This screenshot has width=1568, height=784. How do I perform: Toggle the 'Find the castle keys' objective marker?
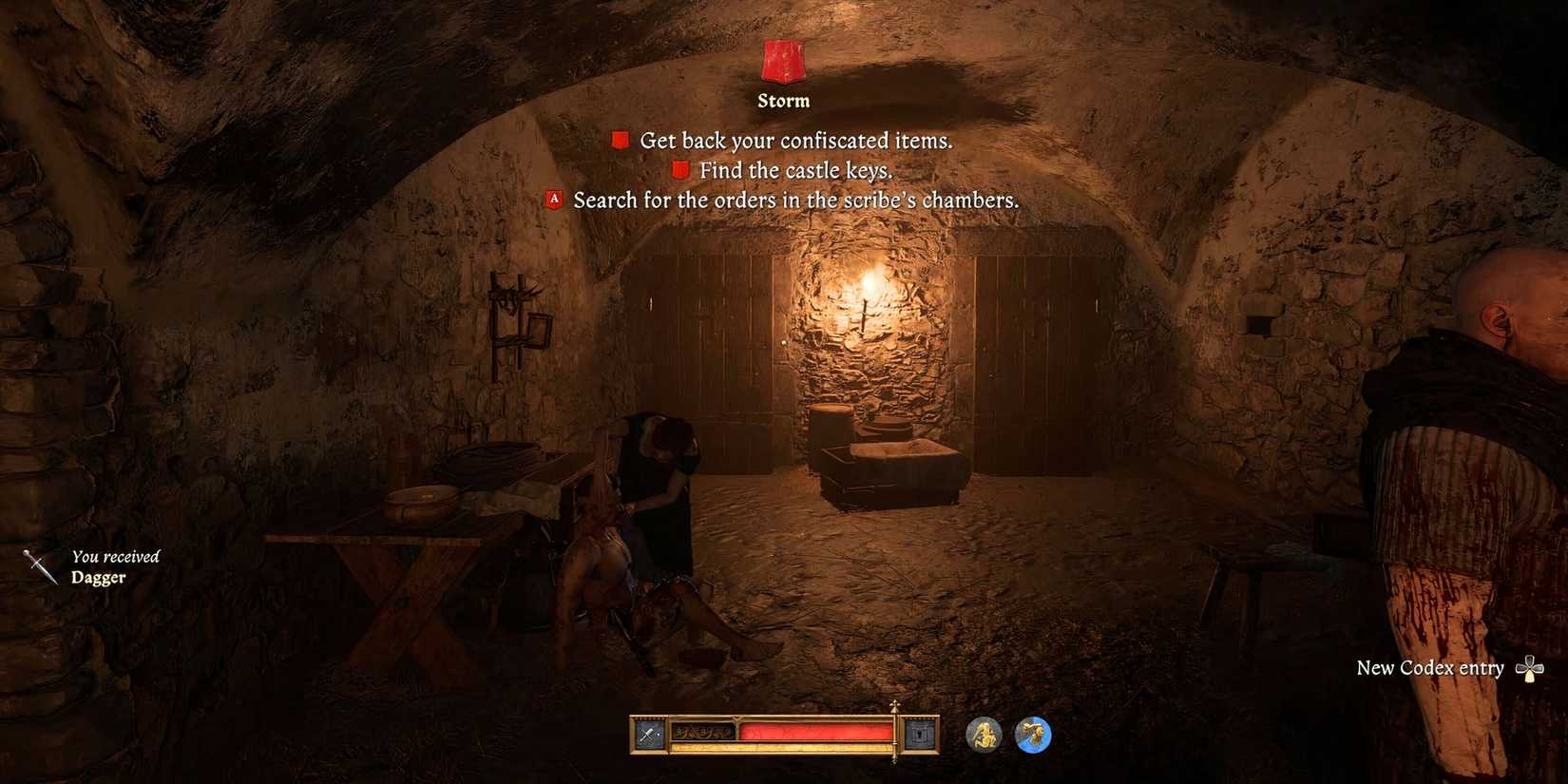tap(680, 169)
